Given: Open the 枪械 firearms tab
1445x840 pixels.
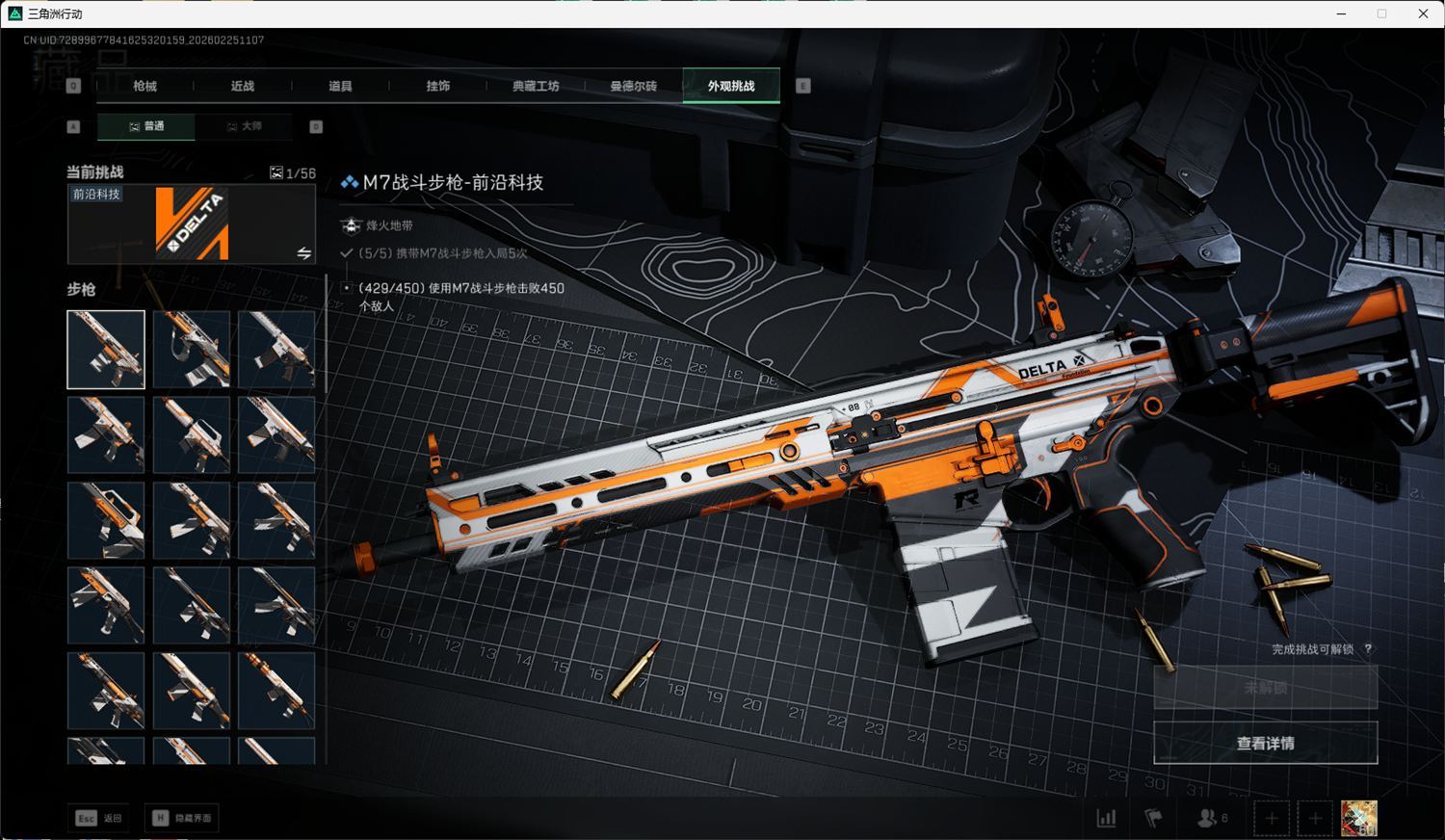Looking at the screenshot, I should pyautogui.click(x=144, y=86).
